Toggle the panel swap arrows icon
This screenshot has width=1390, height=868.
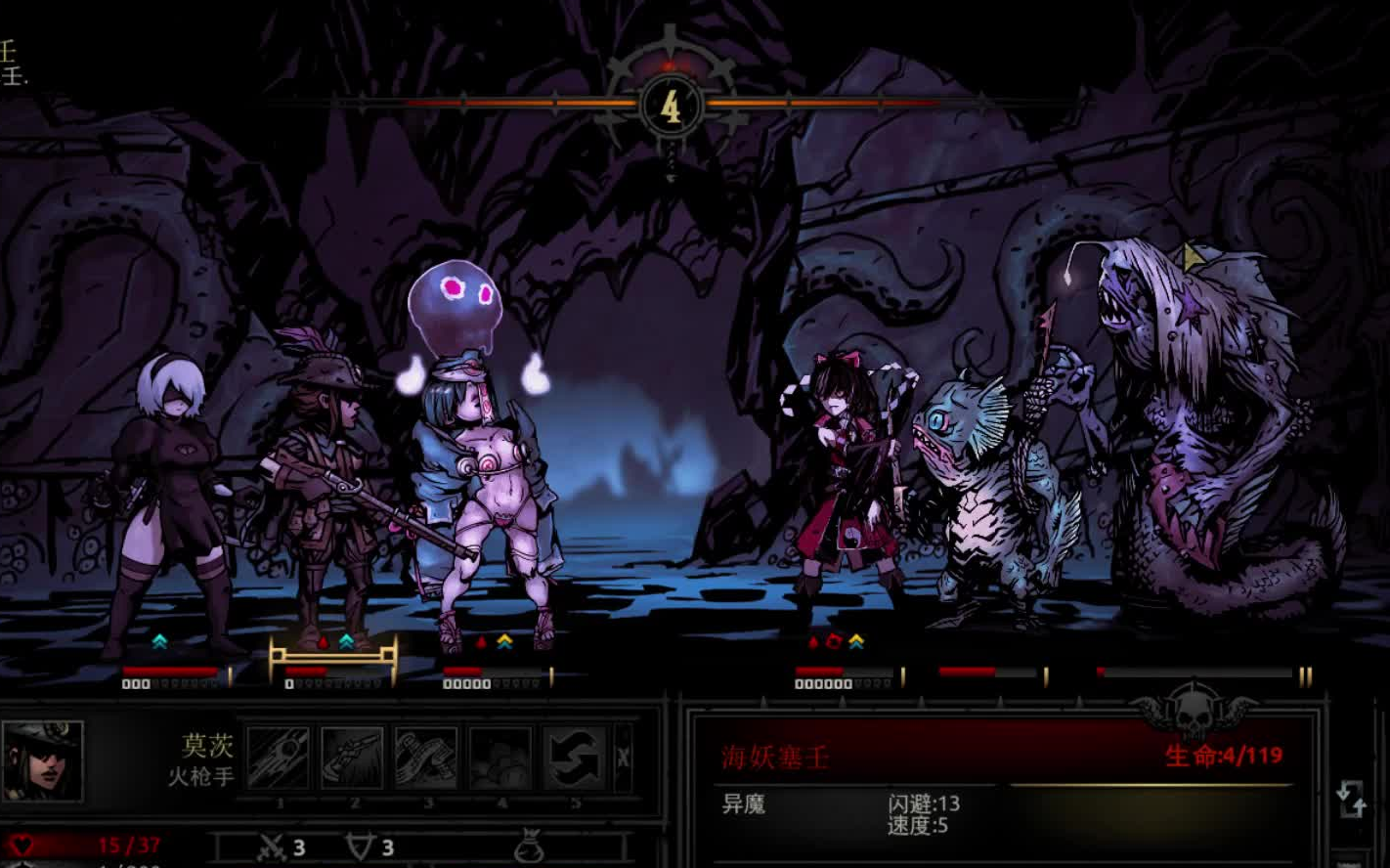pyautogui.click(x=1350, y=799)
